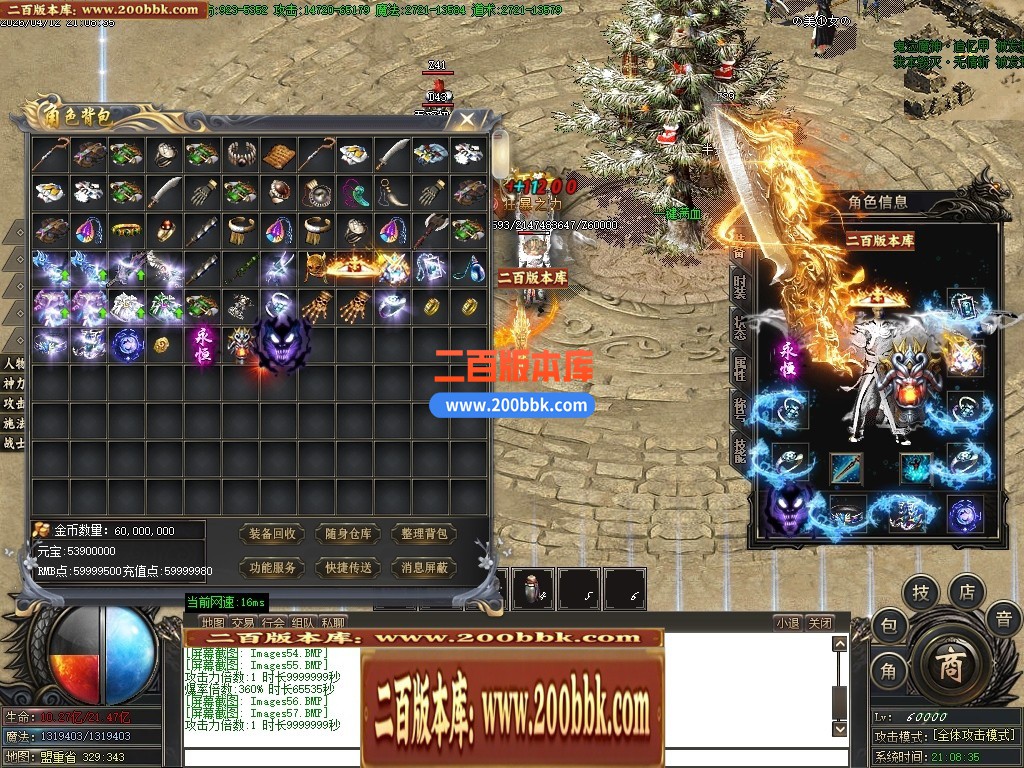The width and height of the screenshot is (1024, 768).
Task: Close the character backpack window
Action: (467, 121)
